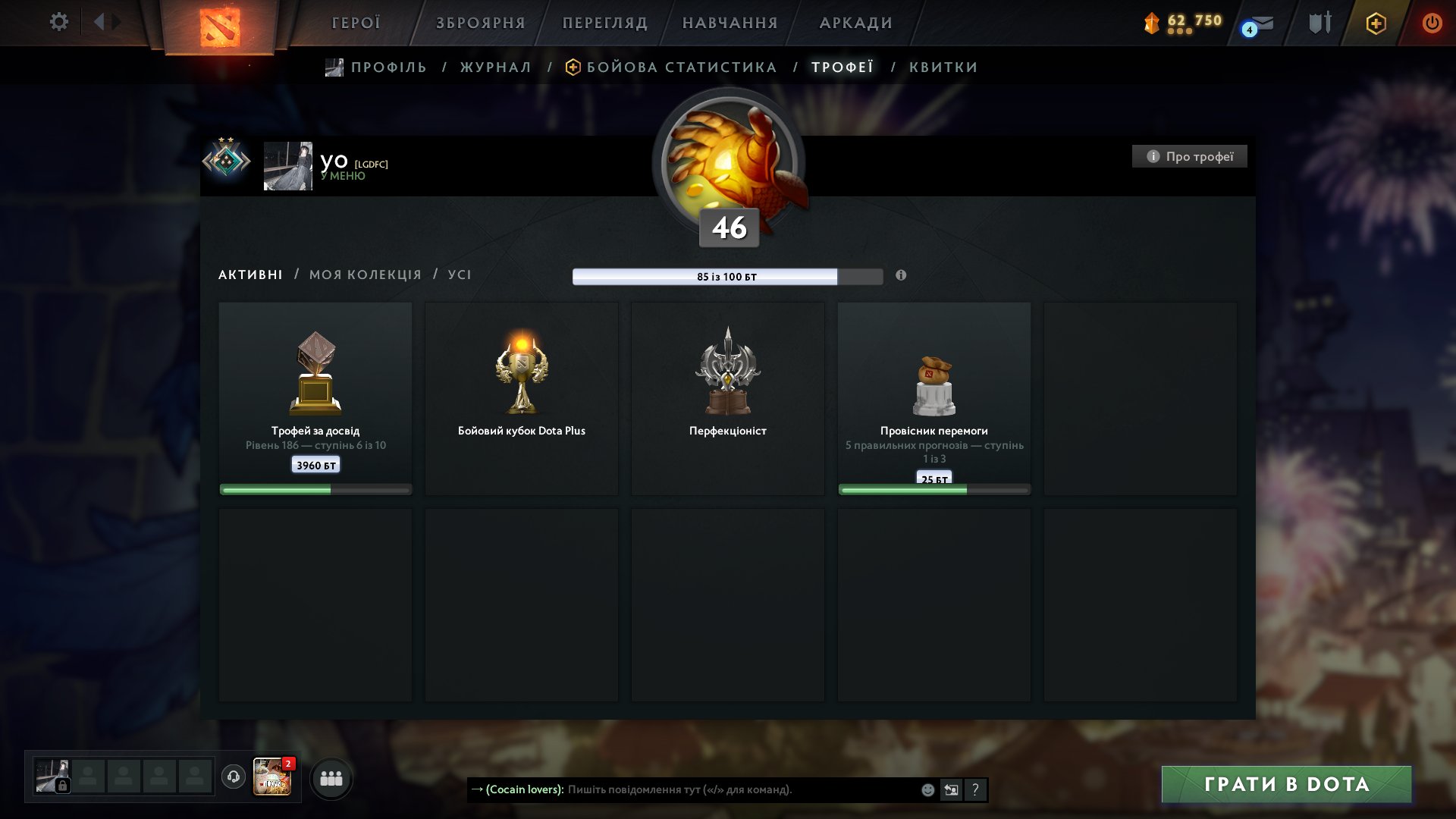The image size is (1456, 819).
Task: Switch to the МОЯ КОЛЕКЦІЯ tab
Action: (x=364, y=275)
